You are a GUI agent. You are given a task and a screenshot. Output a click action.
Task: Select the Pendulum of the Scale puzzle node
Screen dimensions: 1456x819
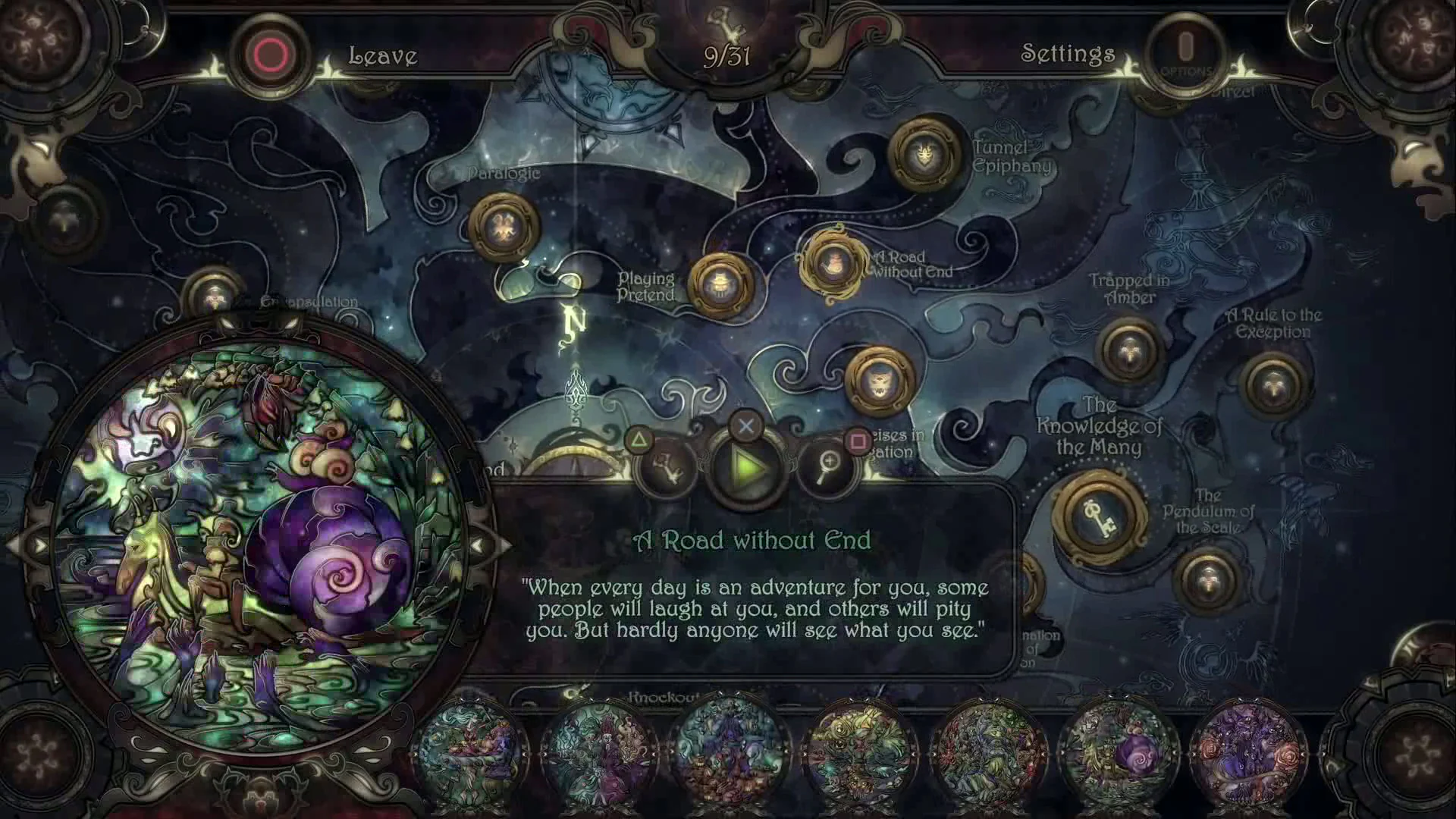(1207, 580)
